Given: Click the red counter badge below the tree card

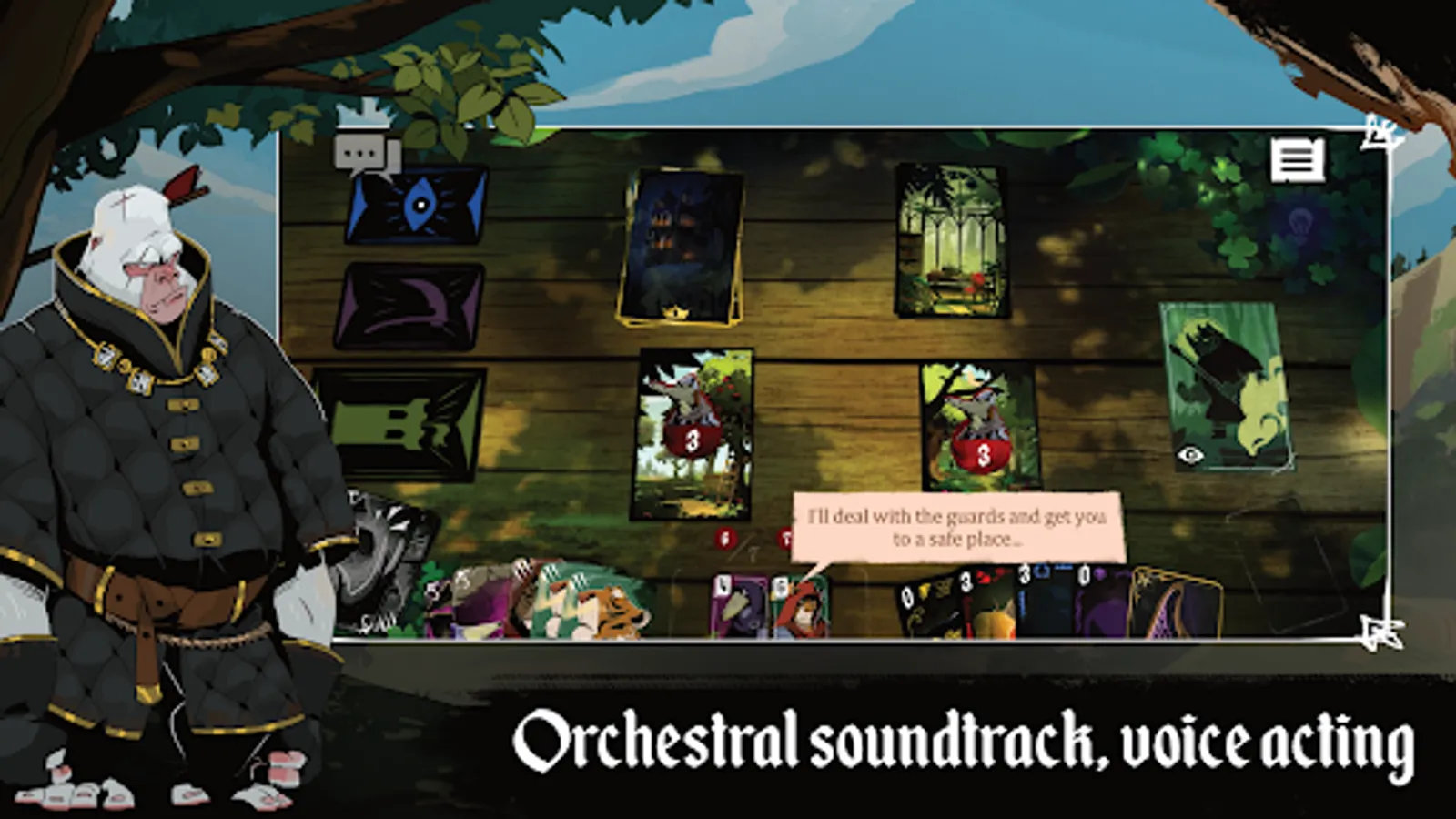Looking at the screenshot, I should (x=723, y=537).
